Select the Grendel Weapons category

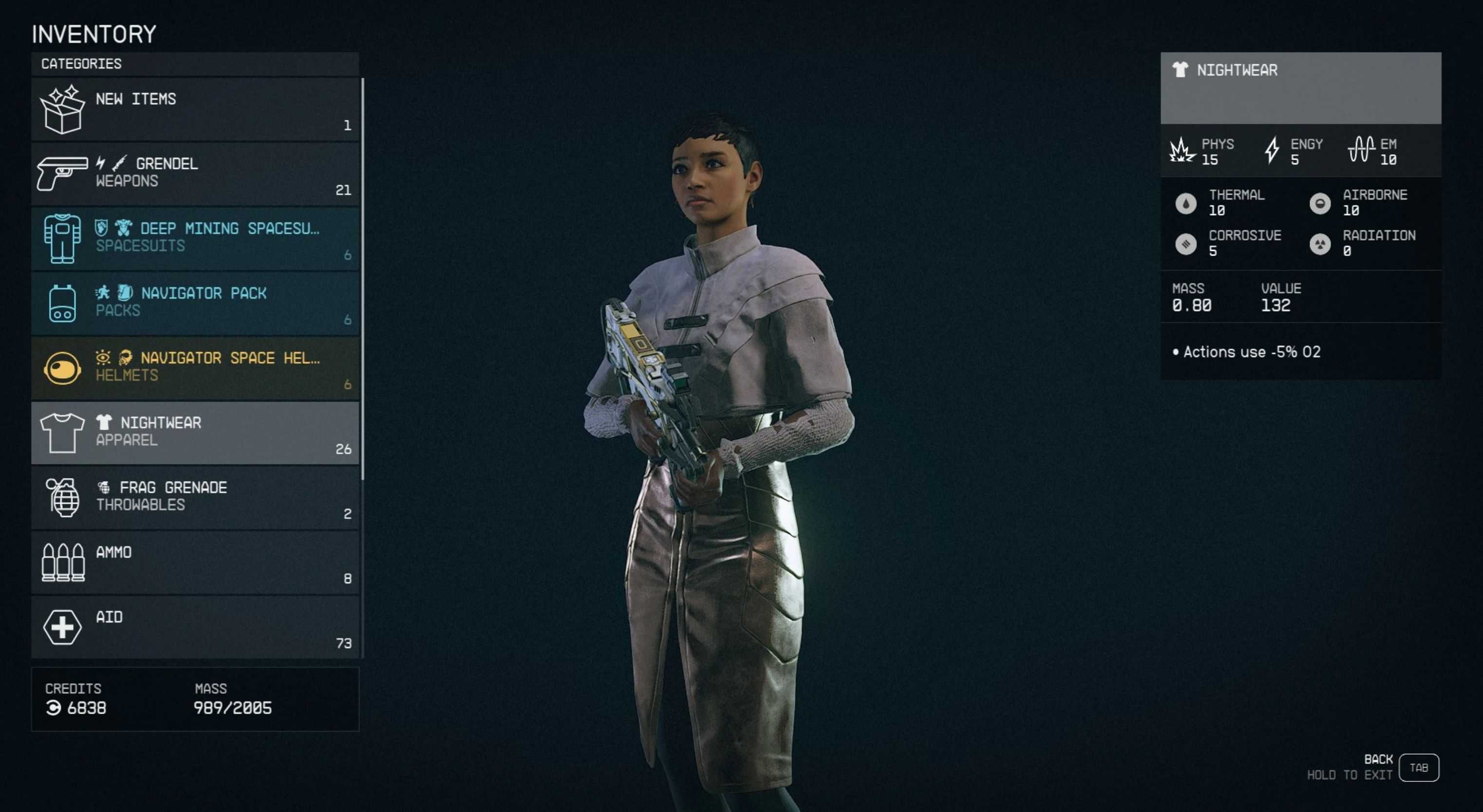pyautogui.click(x=195, y=174)
